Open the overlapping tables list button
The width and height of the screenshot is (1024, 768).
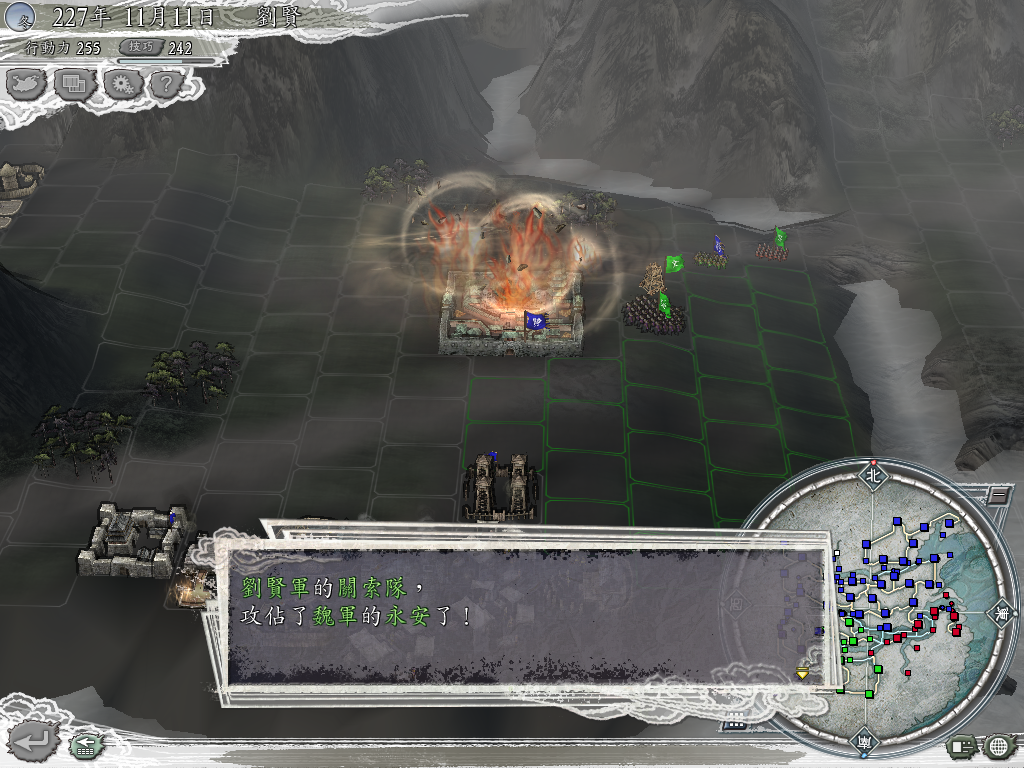tap(74, 84)
